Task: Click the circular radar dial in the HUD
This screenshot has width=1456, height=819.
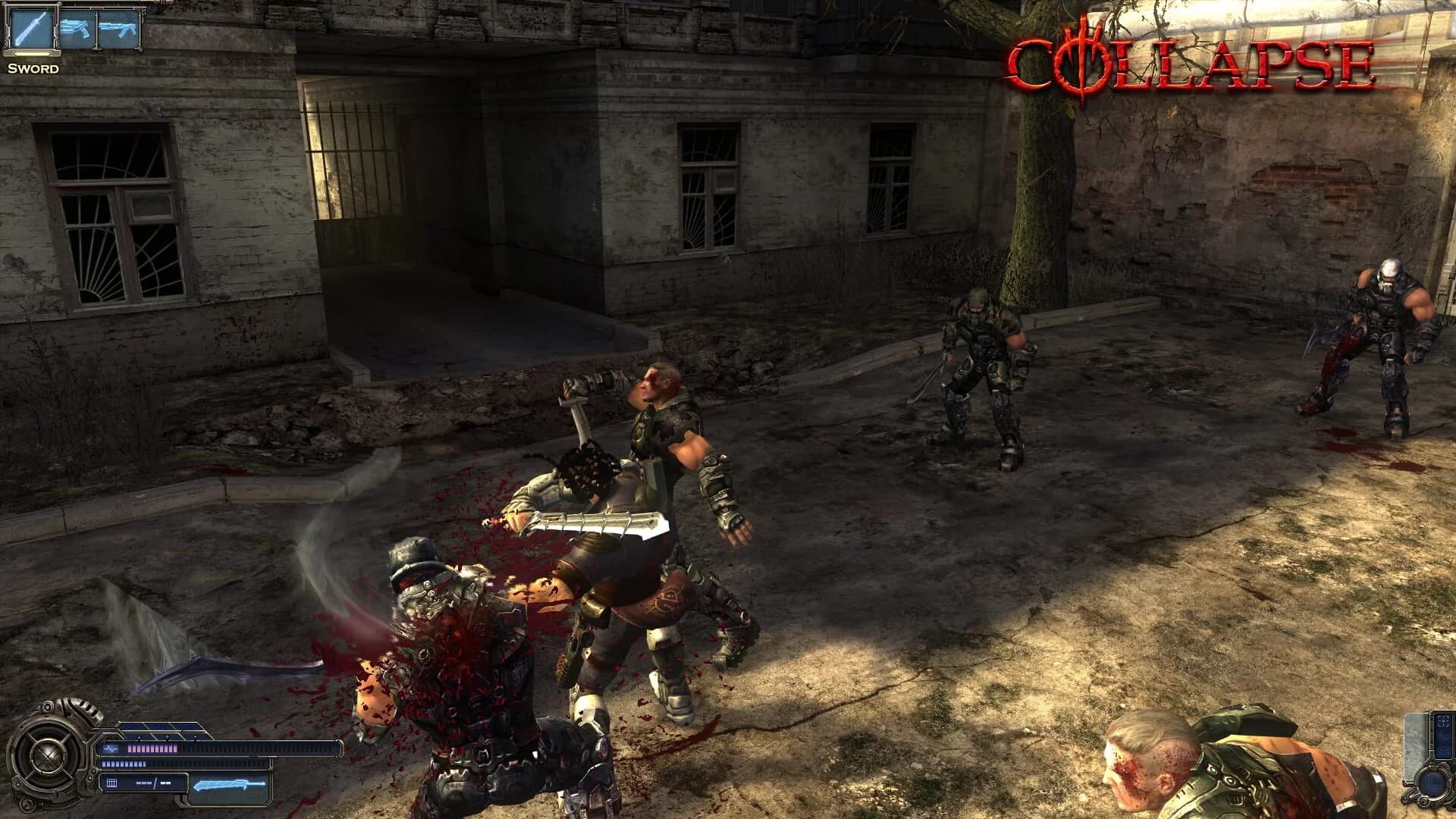Action: click(47, 755)
